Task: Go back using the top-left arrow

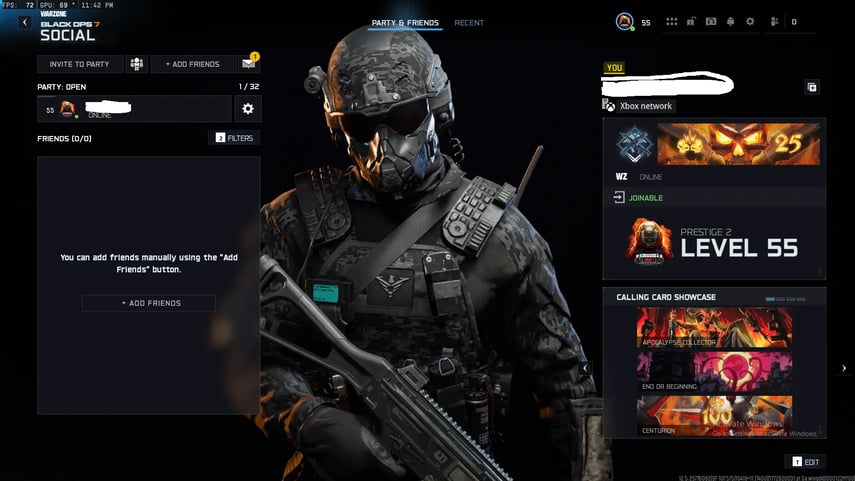Action: point(24,22)
